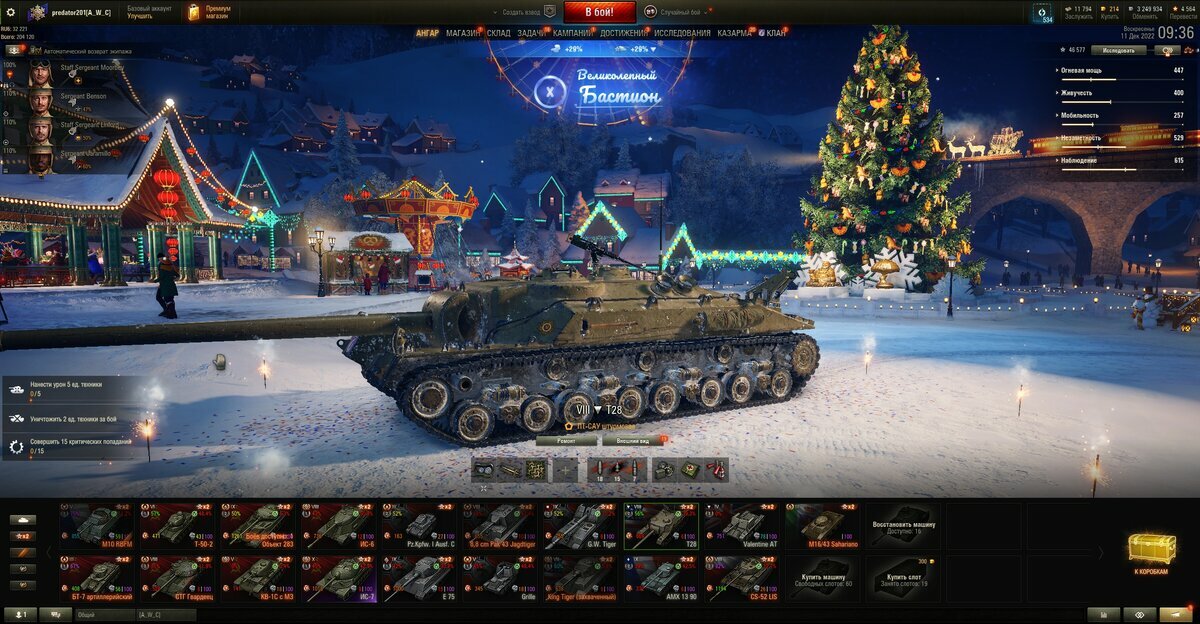Click the Ремонт repair button
The width and height of the screenshot is (1200, 624).
[x=566, y=440]
